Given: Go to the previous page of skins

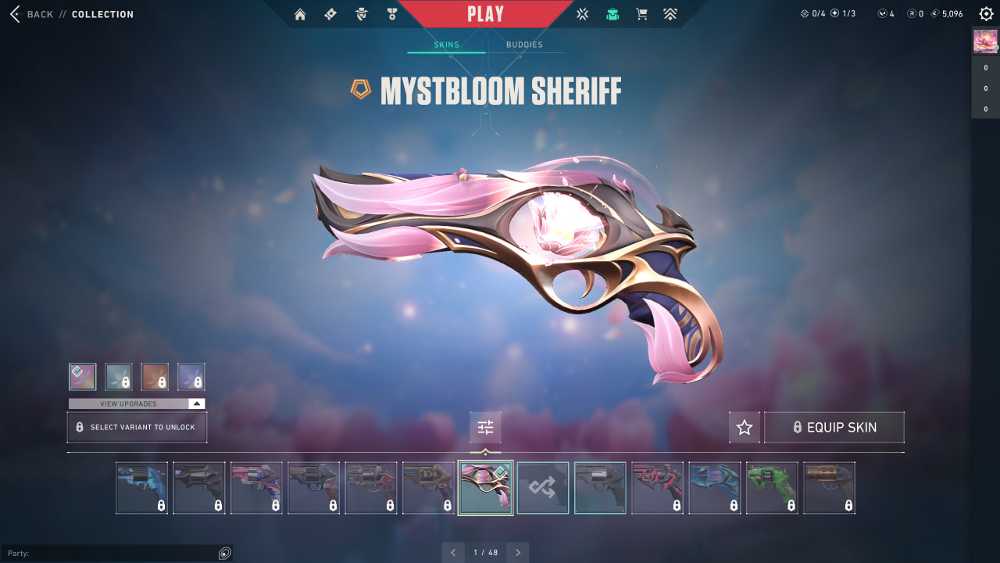Looking at the screenshot, I should click(453, 552).
